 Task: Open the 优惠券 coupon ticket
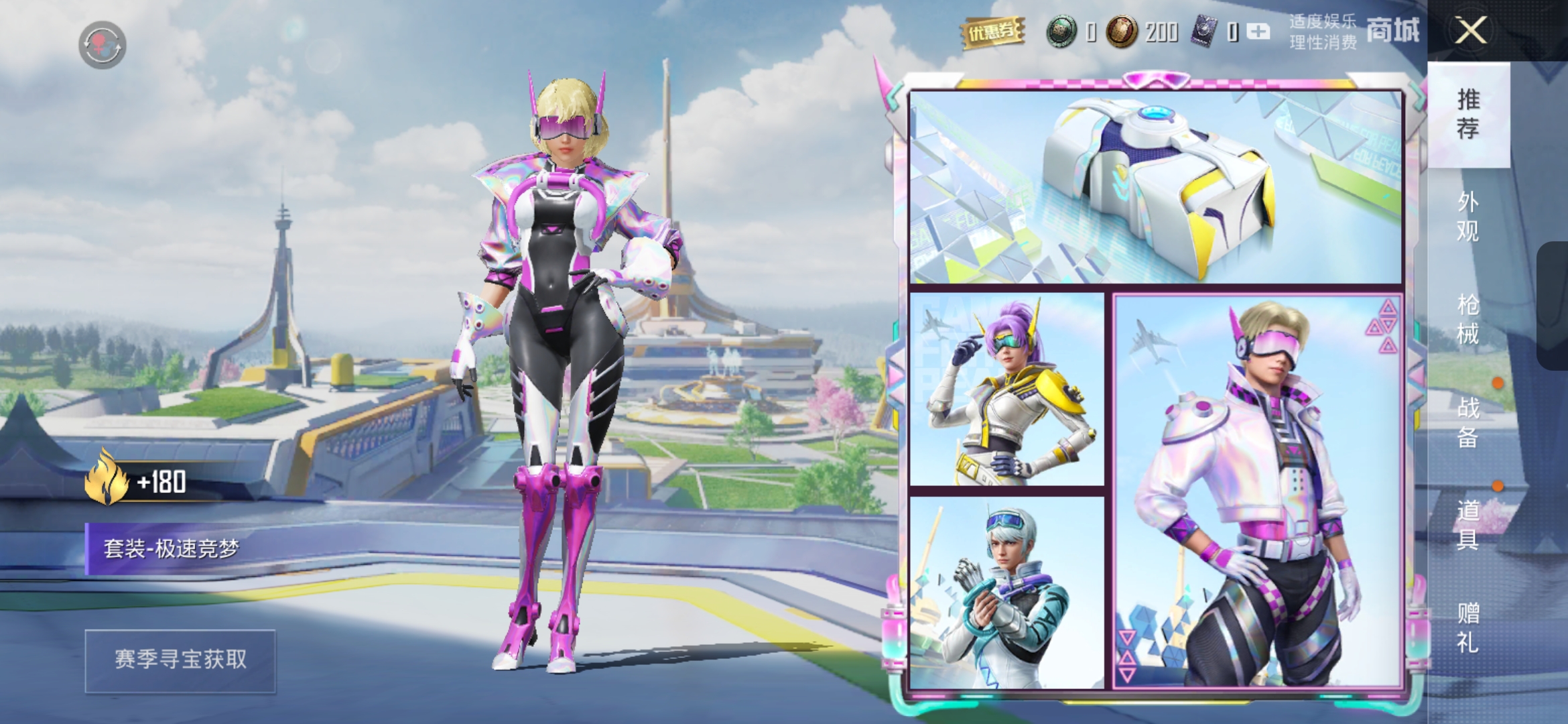coord(992,32)
